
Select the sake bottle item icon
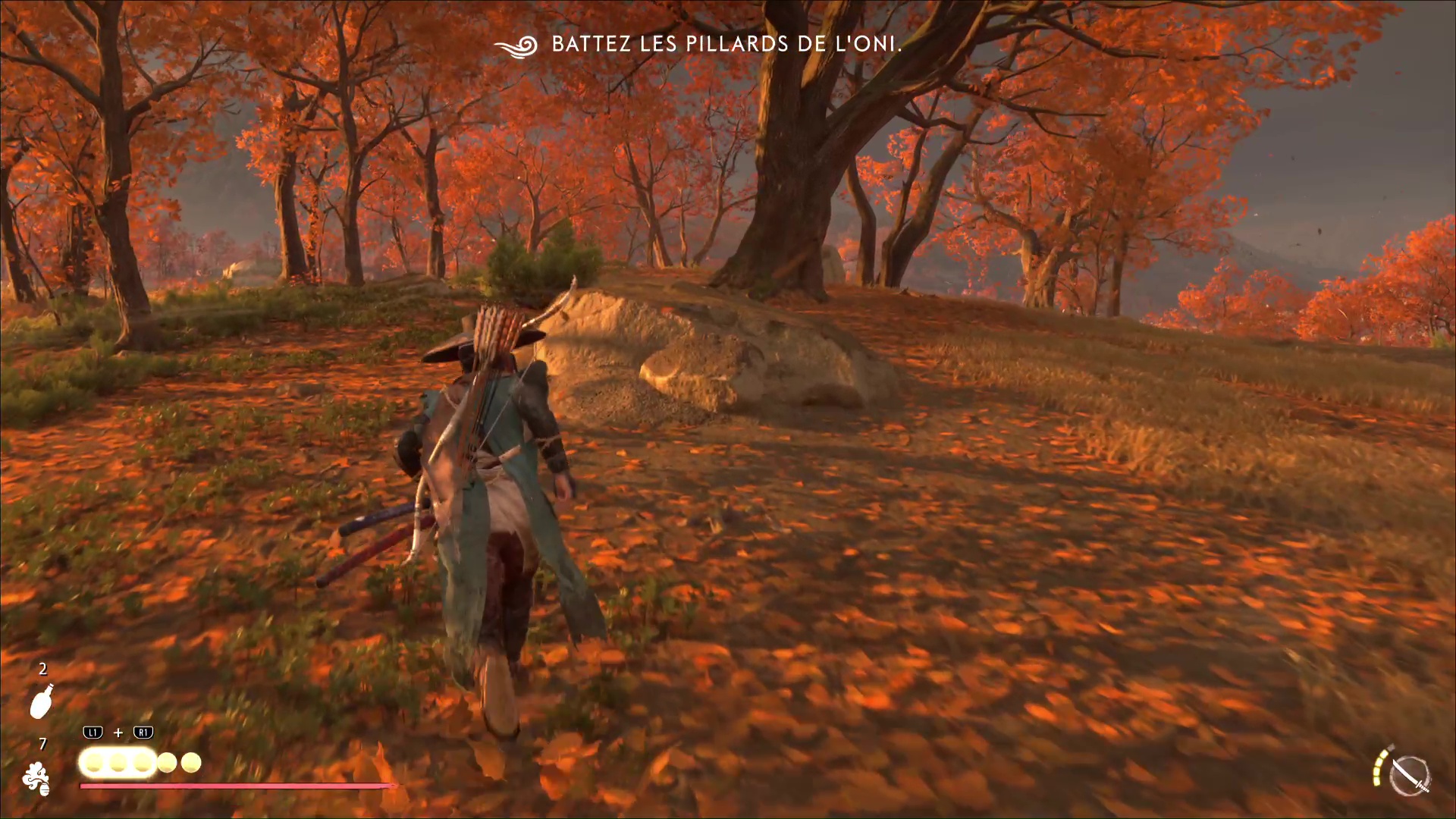(x=42, y=701)
